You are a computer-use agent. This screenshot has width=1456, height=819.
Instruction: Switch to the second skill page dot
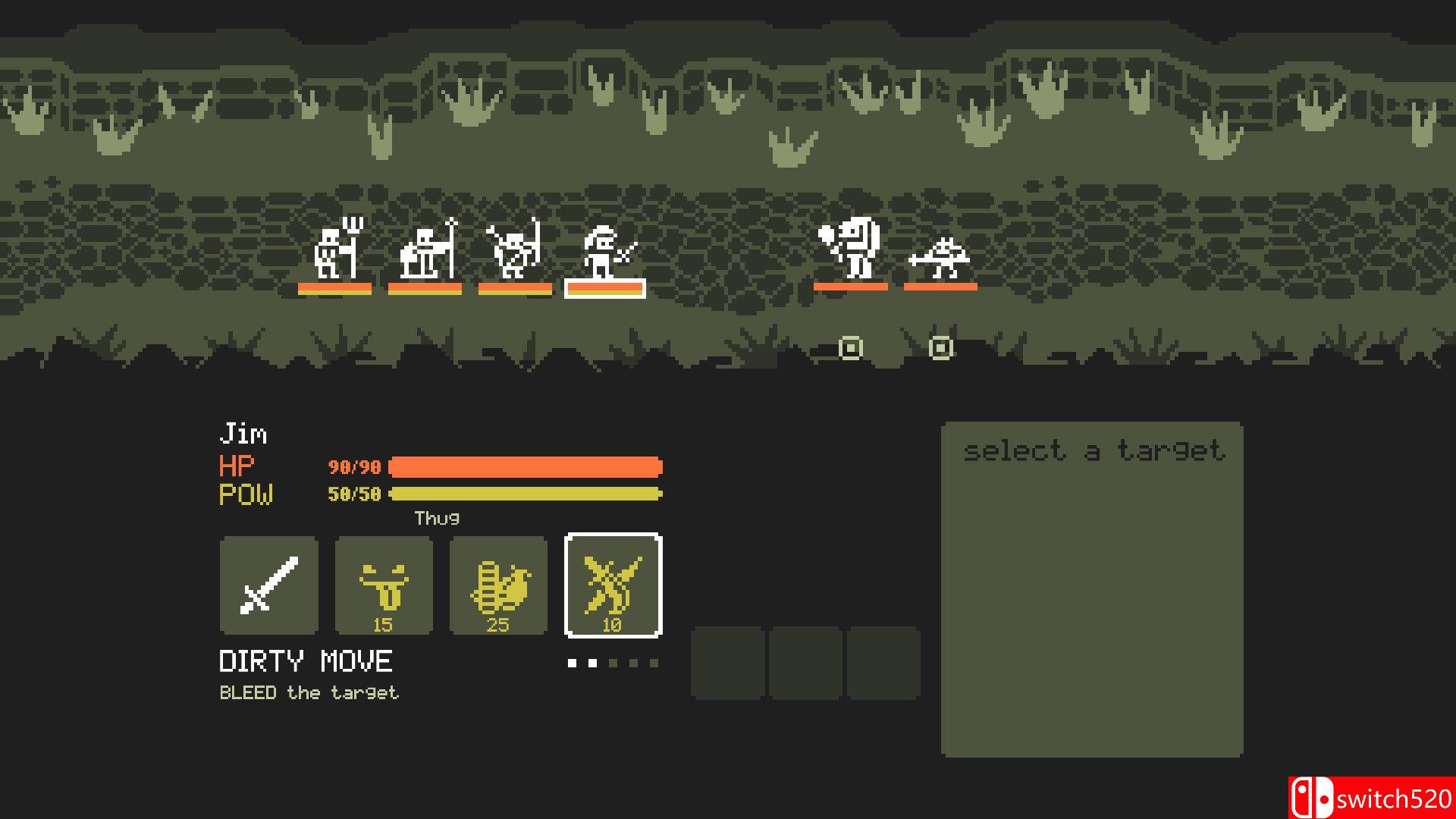click(591, 661)
